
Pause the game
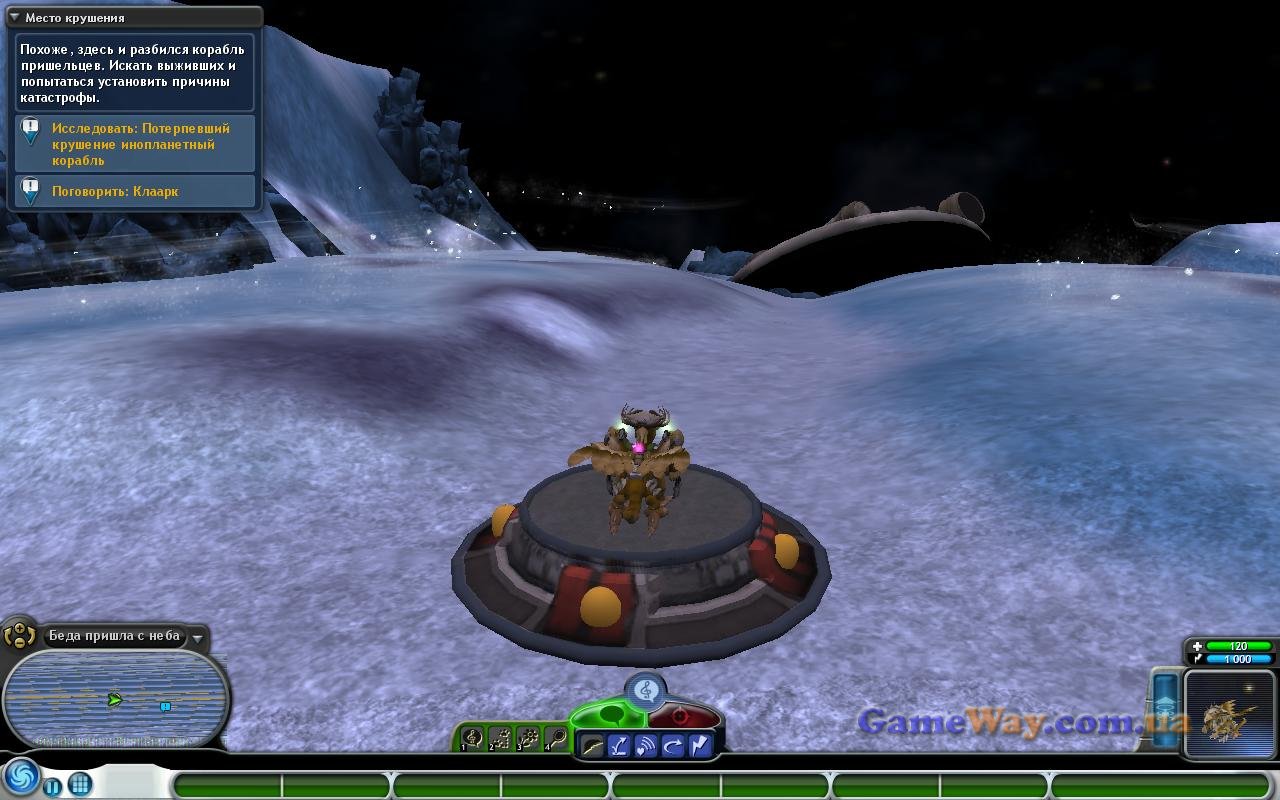pyautogui.click(x=54, y=783)
